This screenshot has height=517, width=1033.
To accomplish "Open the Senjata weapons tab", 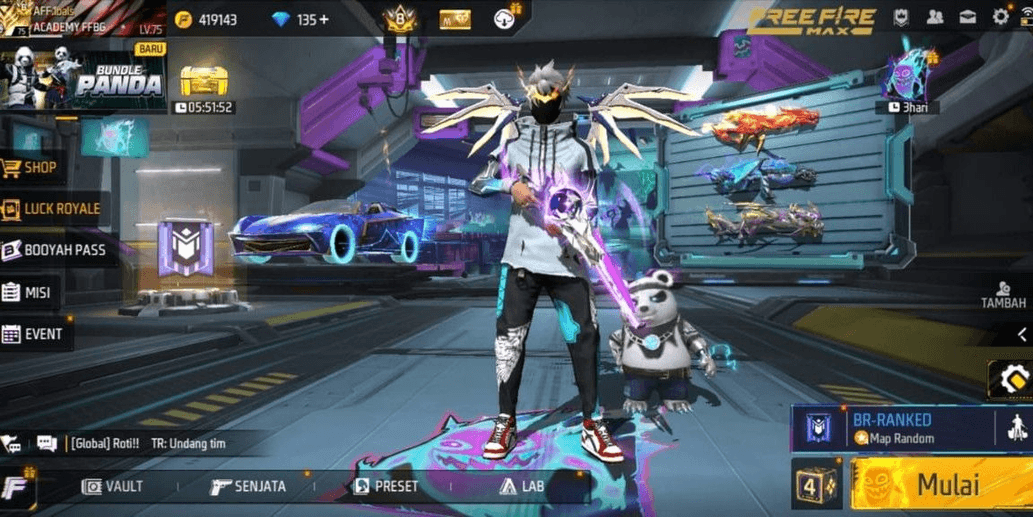I will (x=248, y=487).
